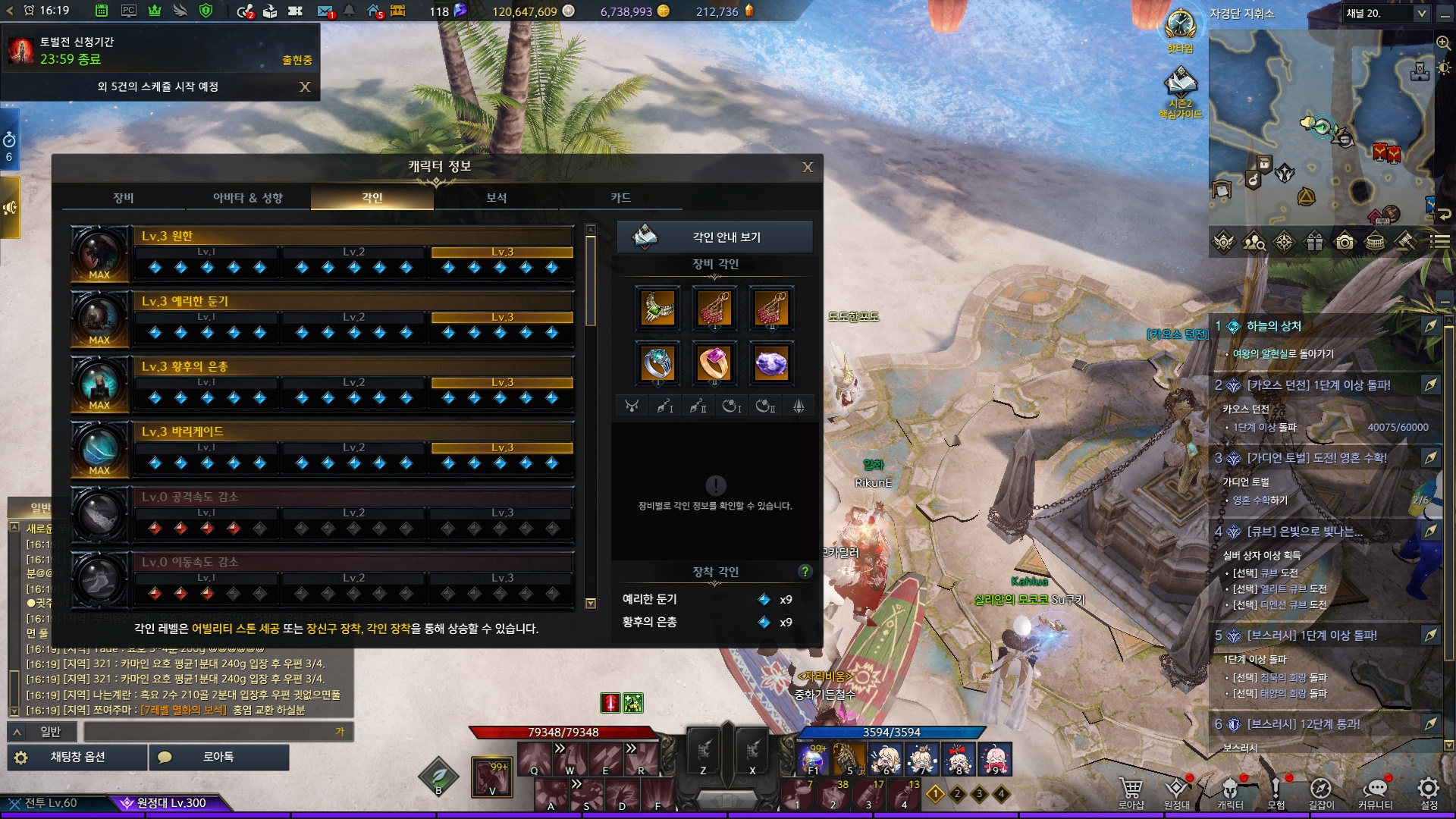Select the green necklace engraving slot
Viewport: 1456px width, 819px height.
[657, 308]
